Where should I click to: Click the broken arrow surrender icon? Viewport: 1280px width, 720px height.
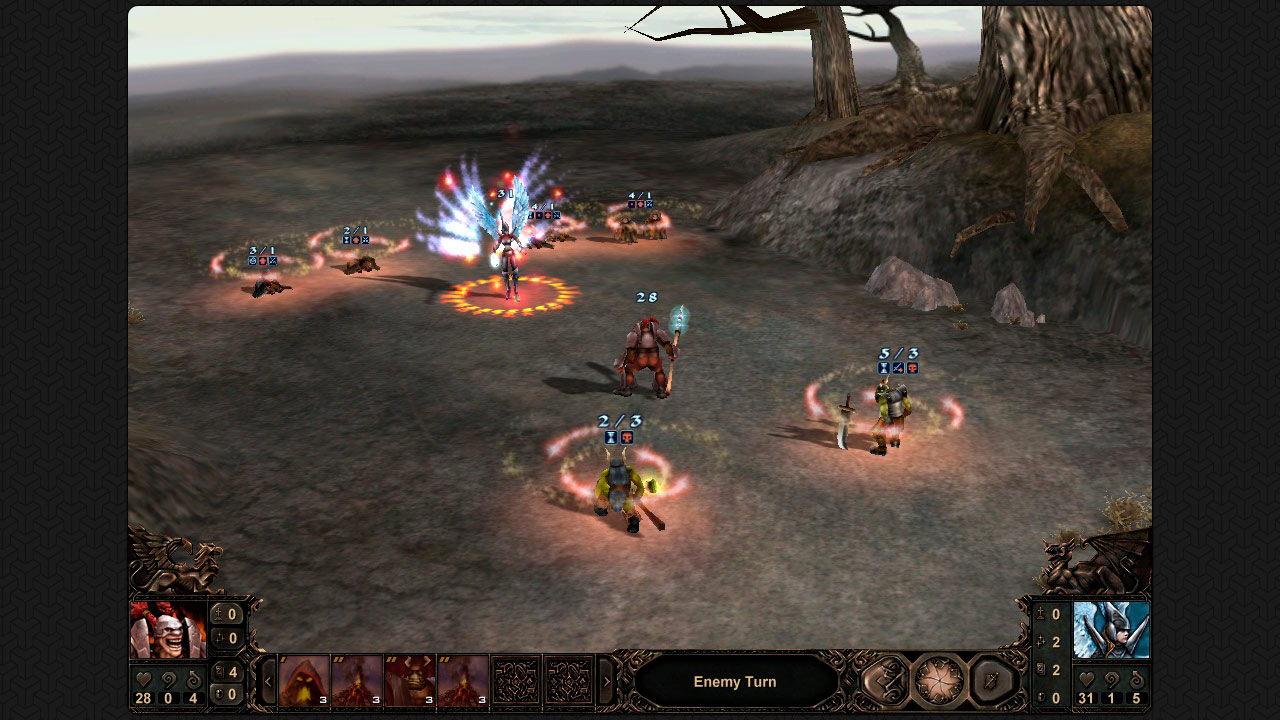pyautogui.click(x=989, y=681)
